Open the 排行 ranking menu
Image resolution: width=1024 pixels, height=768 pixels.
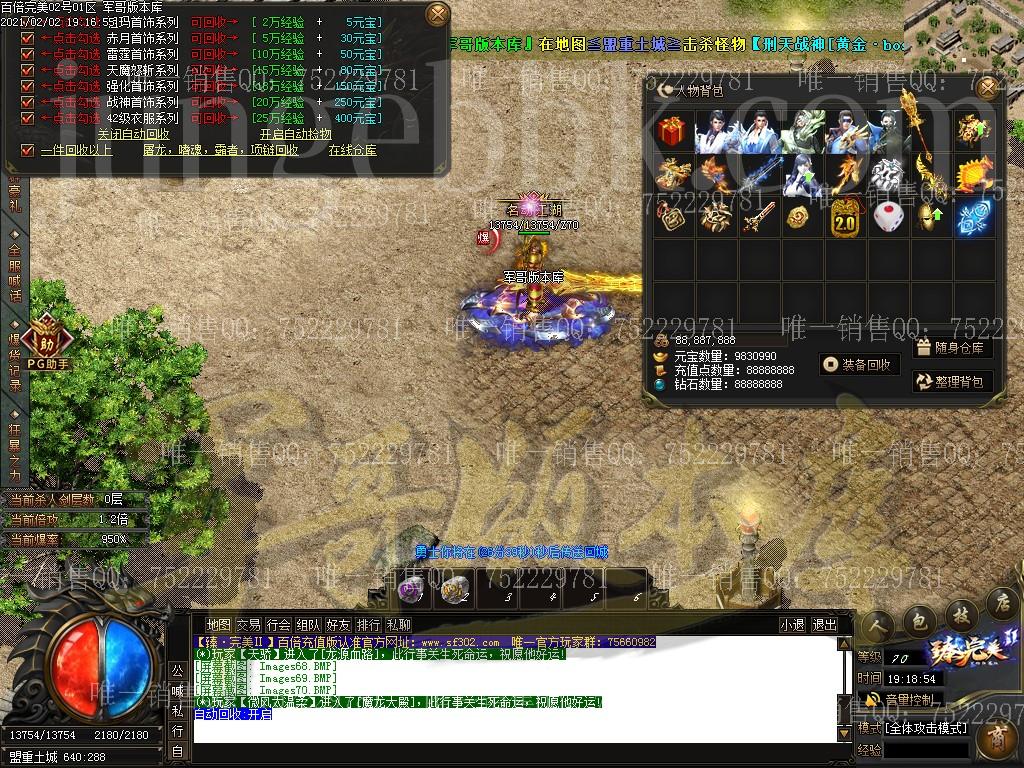368,625
